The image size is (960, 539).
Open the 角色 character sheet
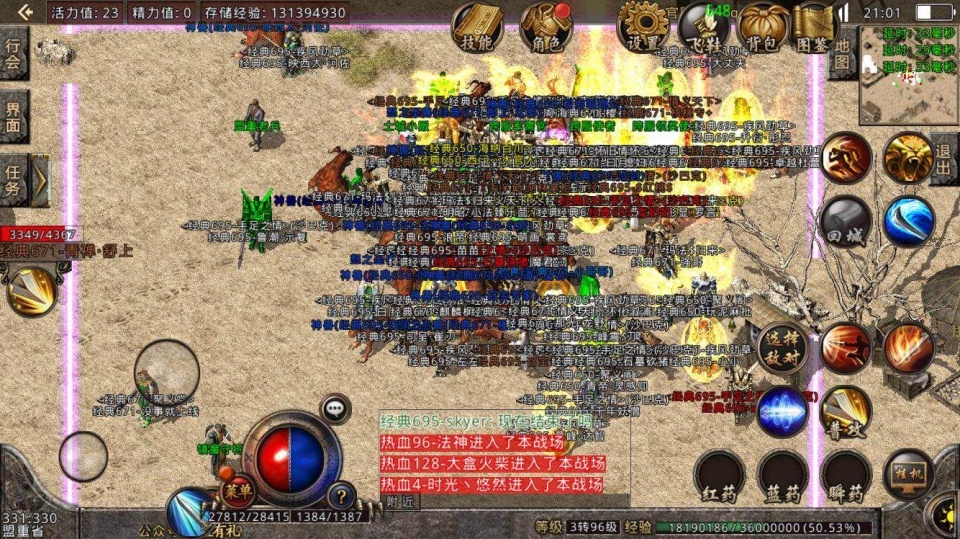click(546, 27)
